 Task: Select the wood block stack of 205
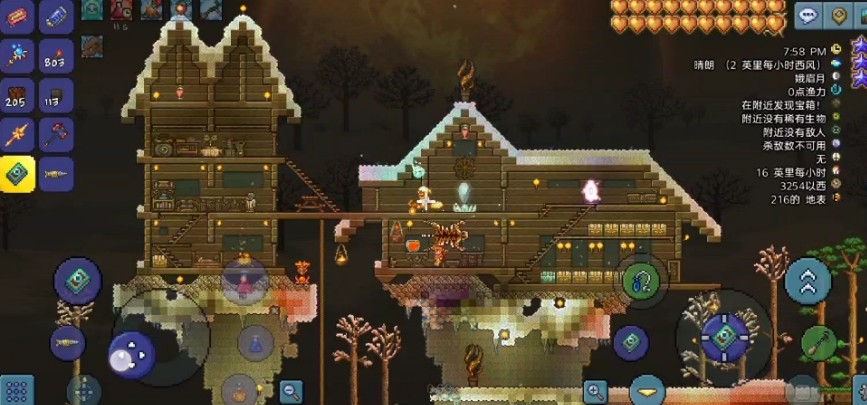(17, 95)
